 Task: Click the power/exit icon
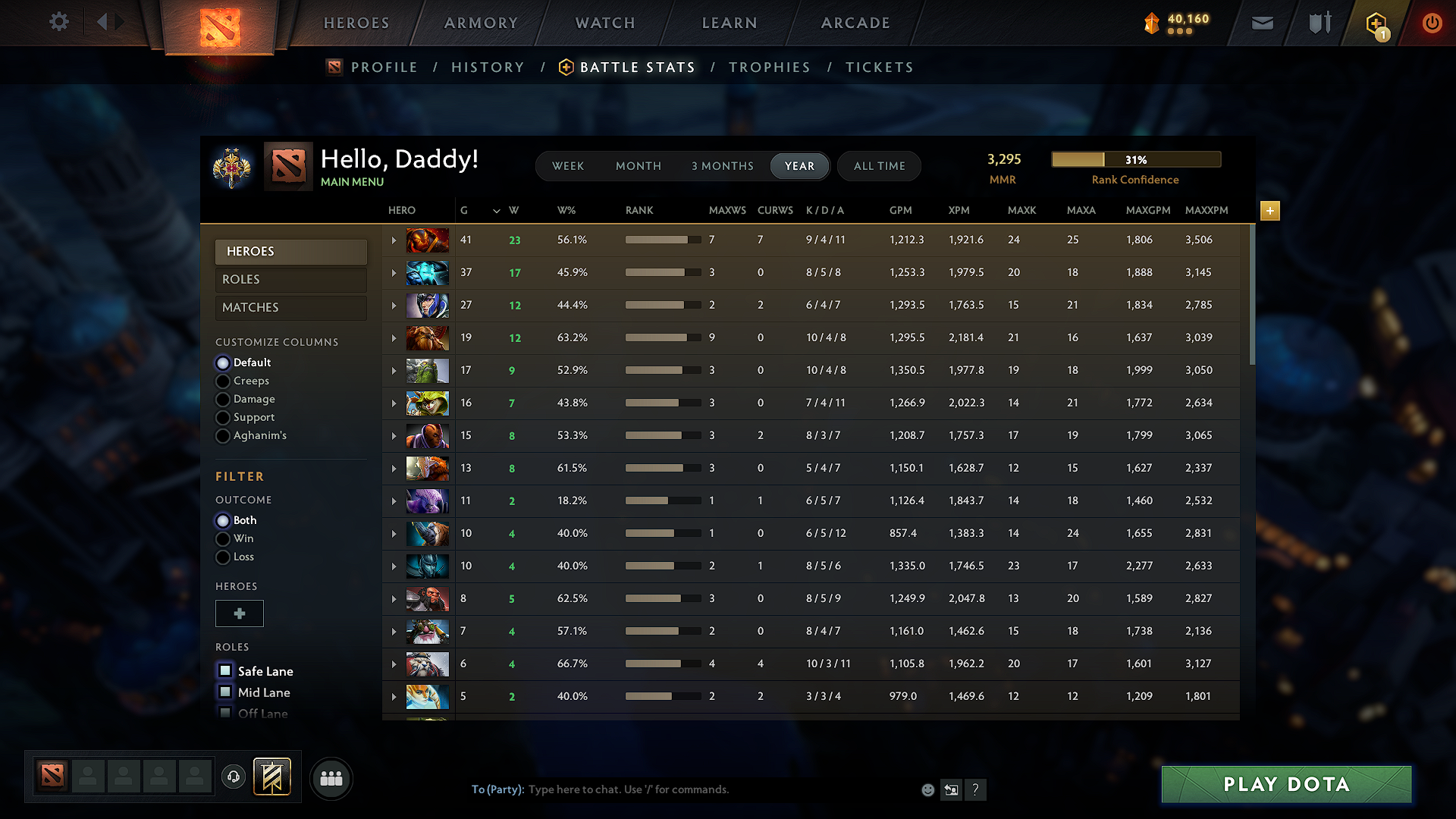[x=1432, y=23]
